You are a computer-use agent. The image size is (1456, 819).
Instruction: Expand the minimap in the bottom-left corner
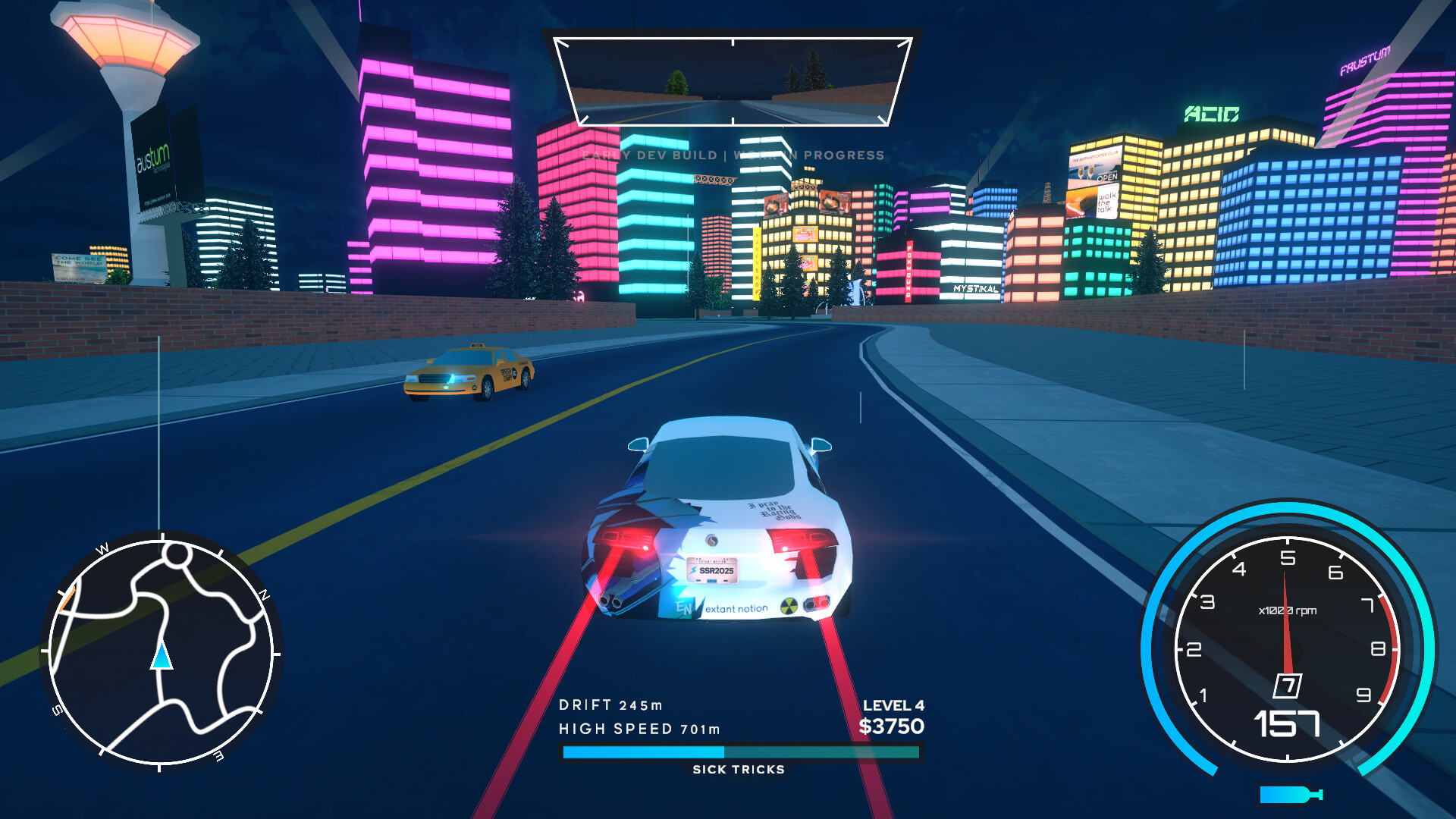[x=162, y=658]
